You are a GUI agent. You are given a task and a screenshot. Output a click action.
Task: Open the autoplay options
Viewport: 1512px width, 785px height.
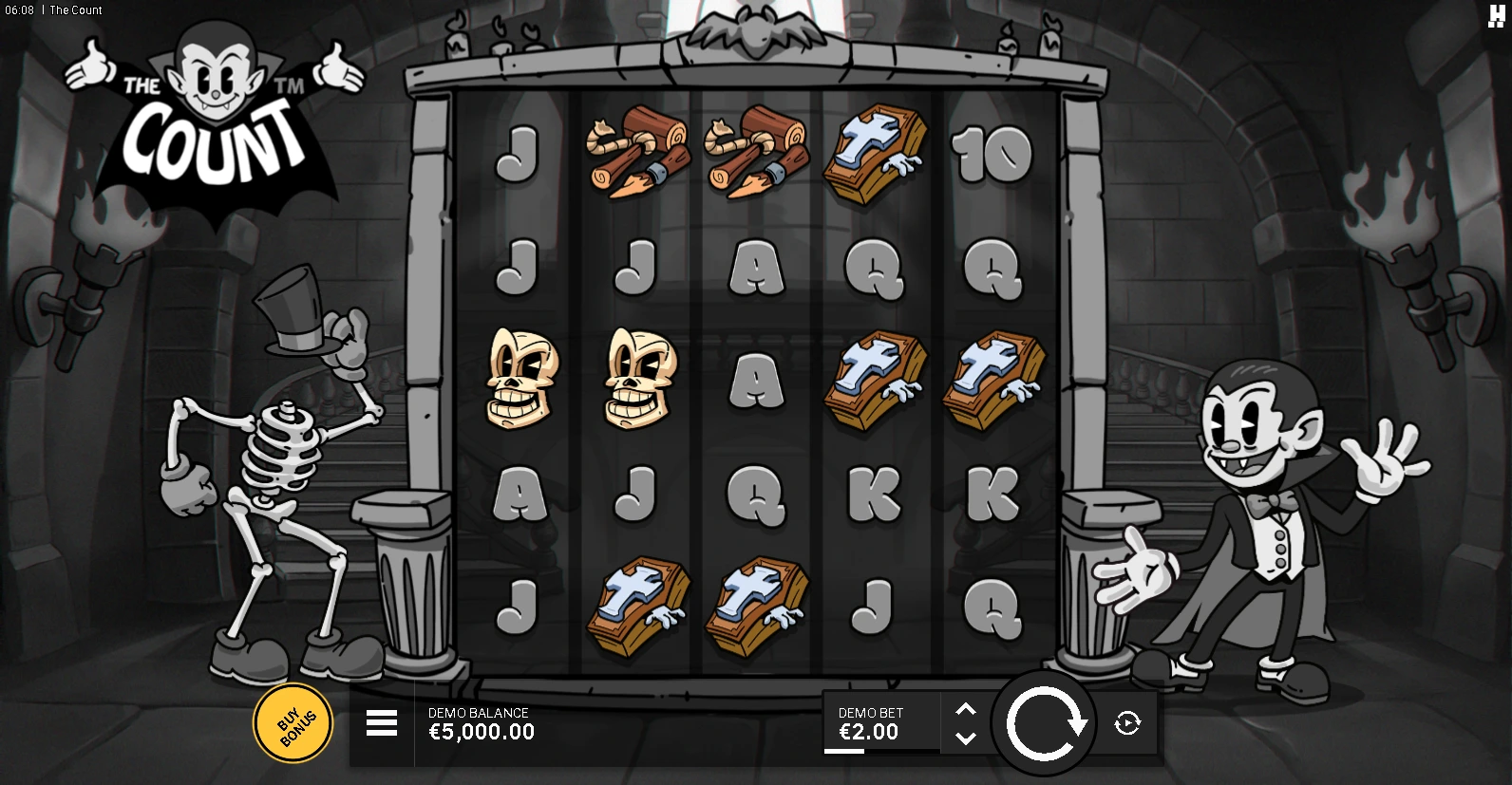coord(1127,723)
